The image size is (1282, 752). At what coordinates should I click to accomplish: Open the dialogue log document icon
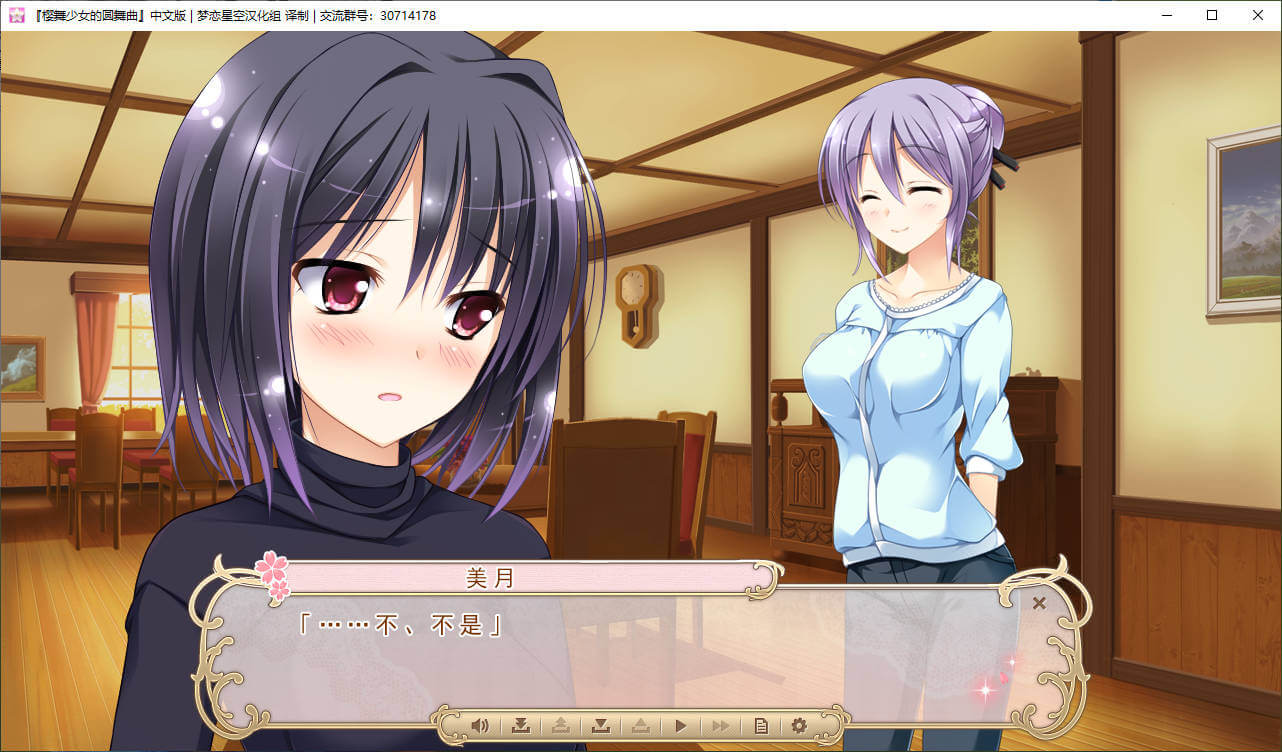click(760, 725)
